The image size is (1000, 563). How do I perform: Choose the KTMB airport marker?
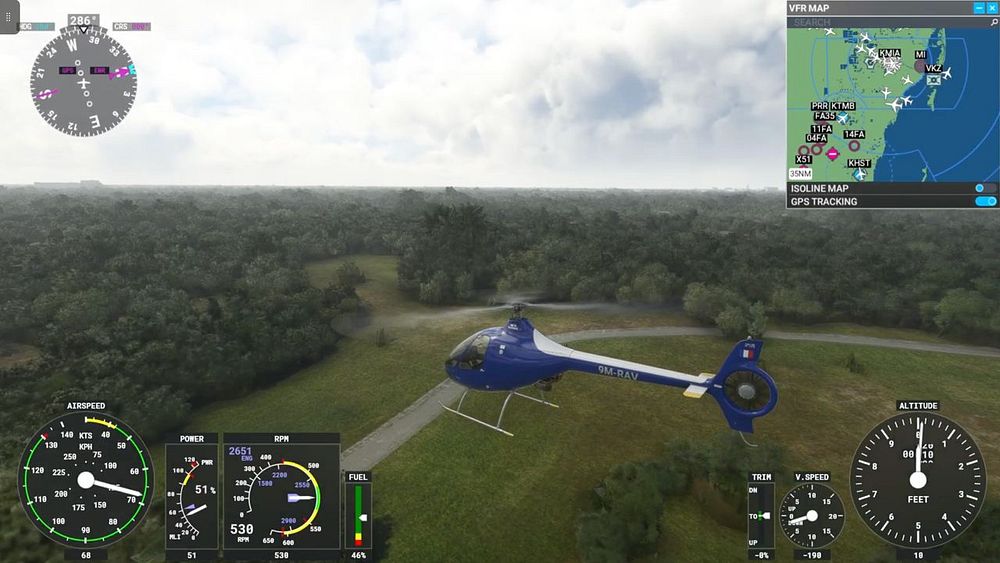pos(843,106)
